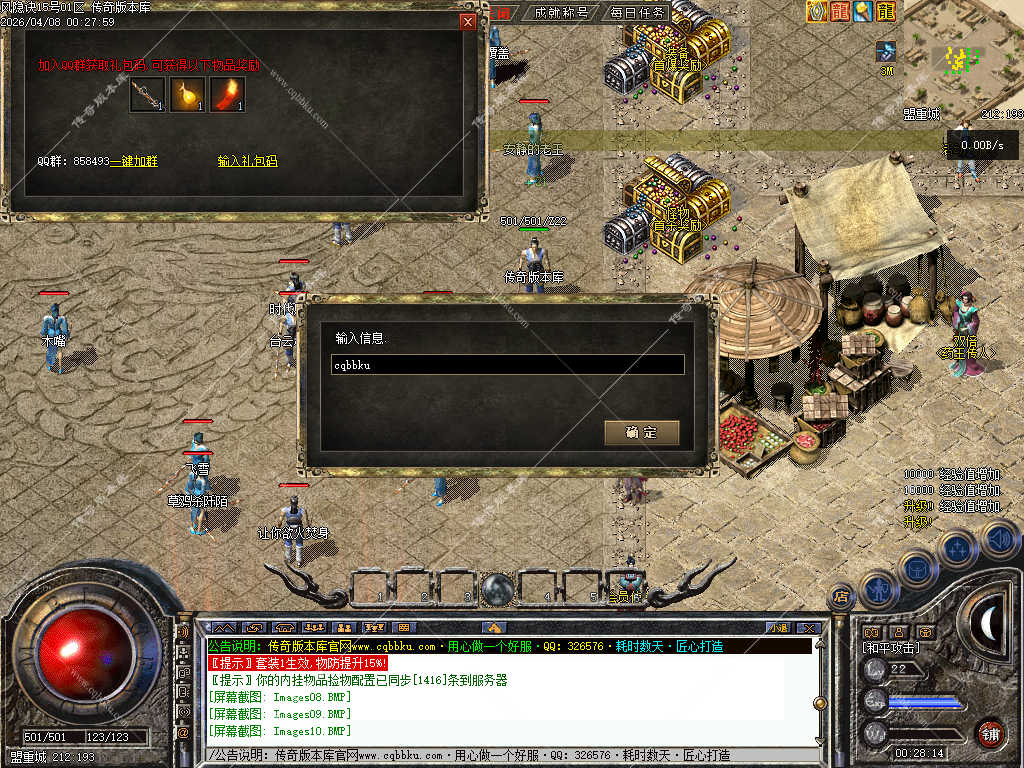The width and height of the screenshot is (1024, 768).
Task: Click the golden torch icon in top bar
Action: [863, 12]
